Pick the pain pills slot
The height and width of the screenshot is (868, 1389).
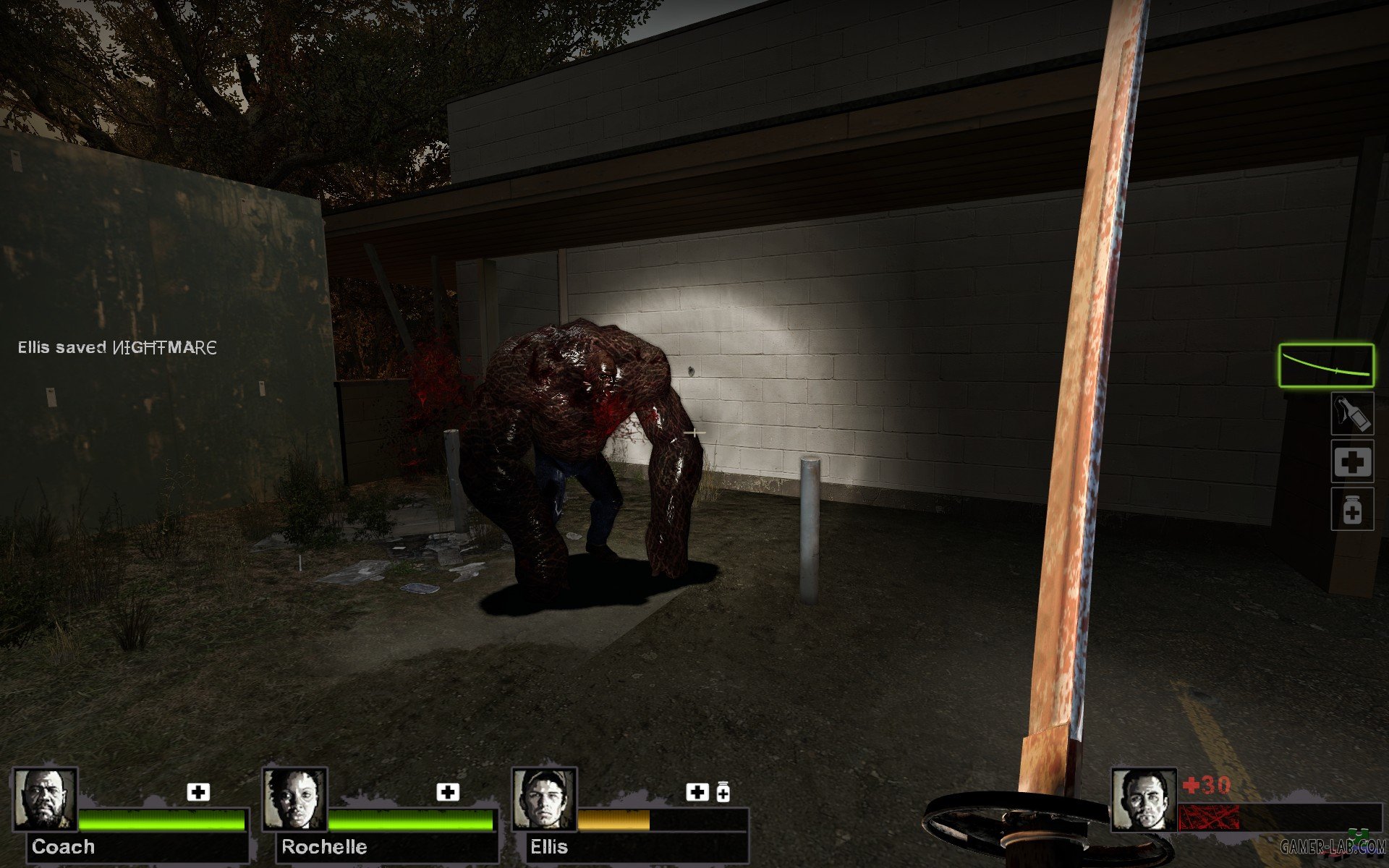tap(1352, 510)
